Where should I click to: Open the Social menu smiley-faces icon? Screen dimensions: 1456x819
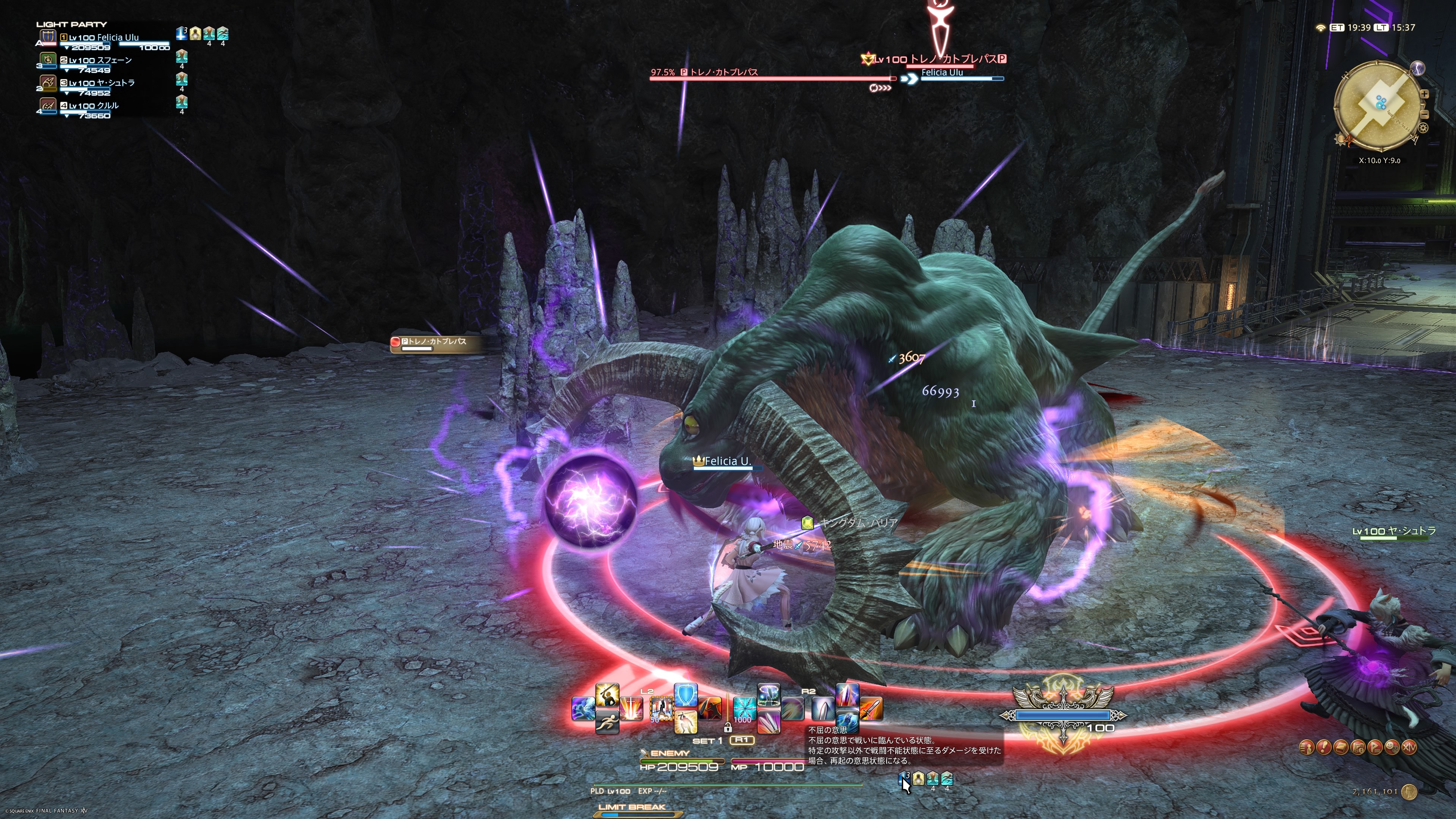1392,747
